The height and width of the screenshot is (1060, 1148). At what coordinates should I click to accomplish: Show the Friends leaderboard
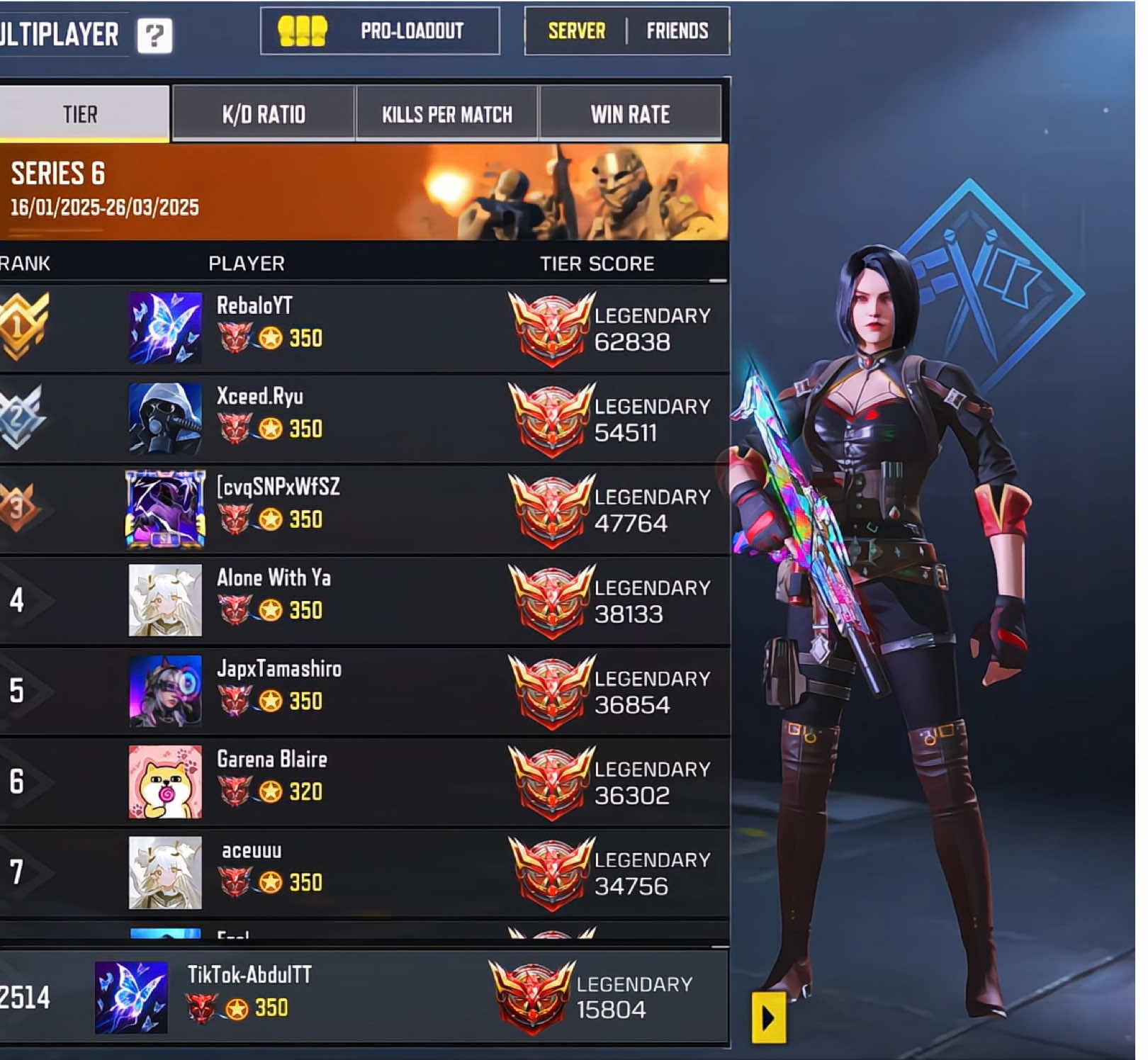[677, 31]
